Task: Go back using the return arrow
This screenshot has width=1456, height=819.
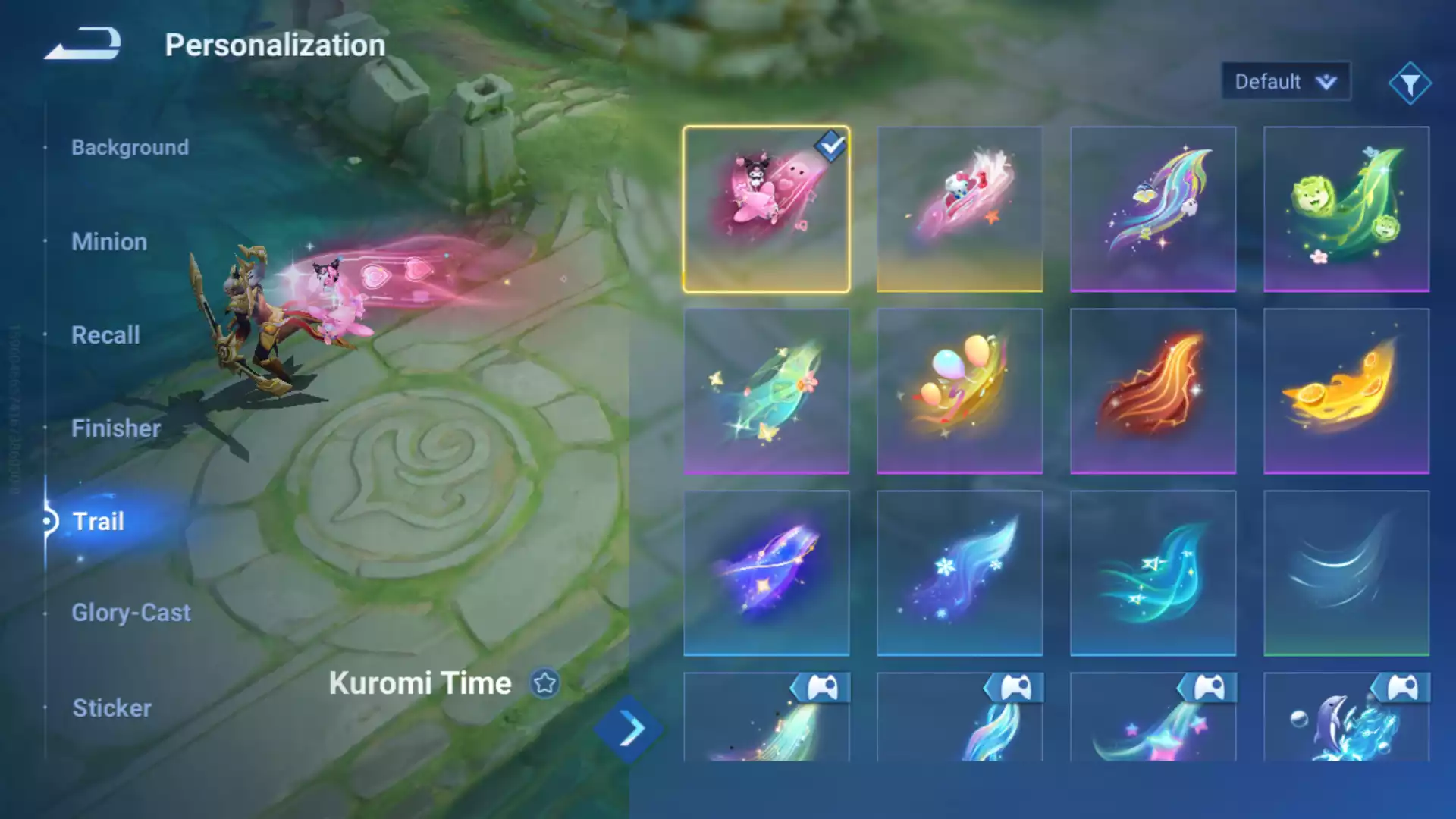Action: 83,44
